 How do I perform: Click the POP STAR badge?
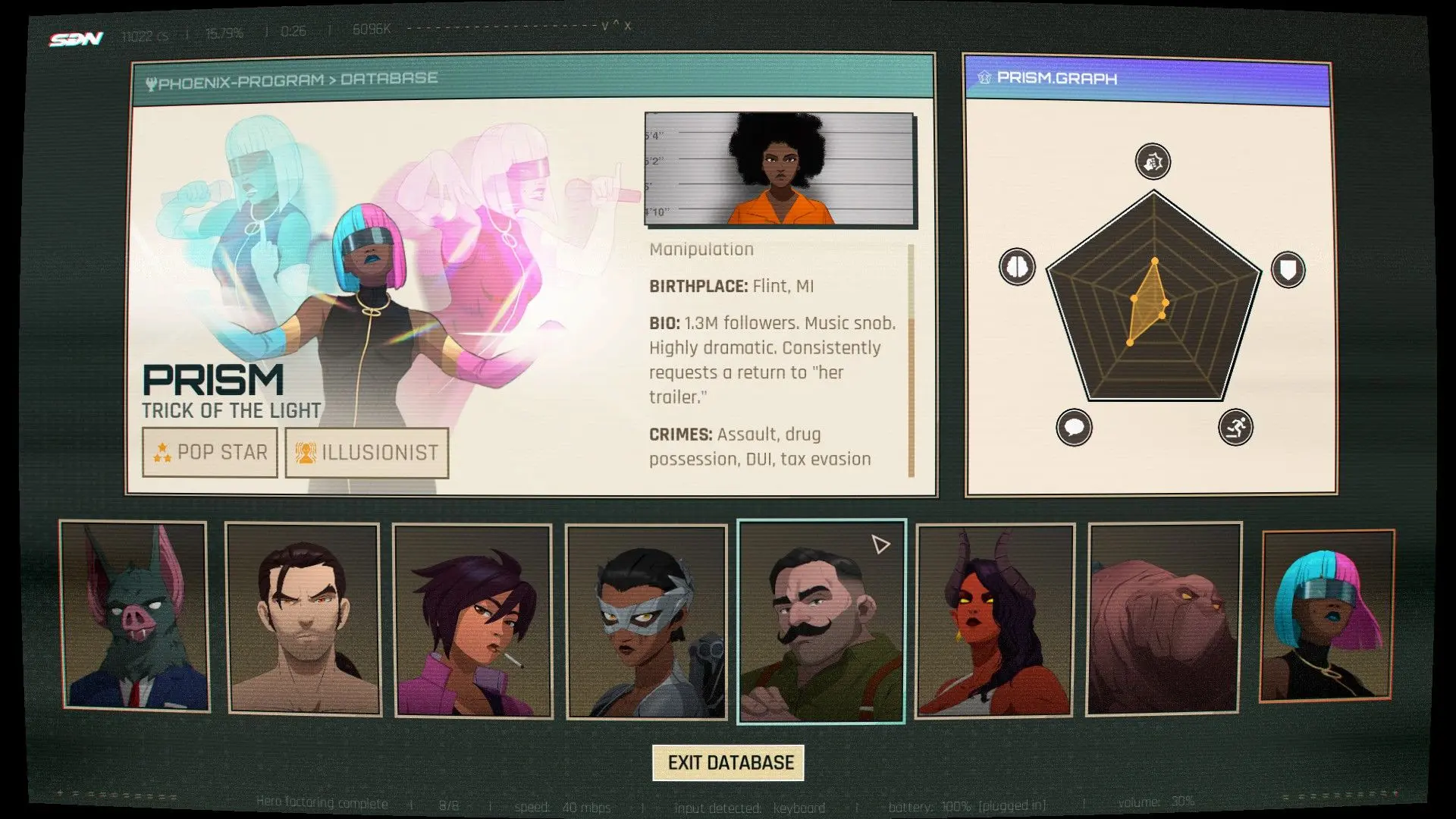[x=209, y=452]
